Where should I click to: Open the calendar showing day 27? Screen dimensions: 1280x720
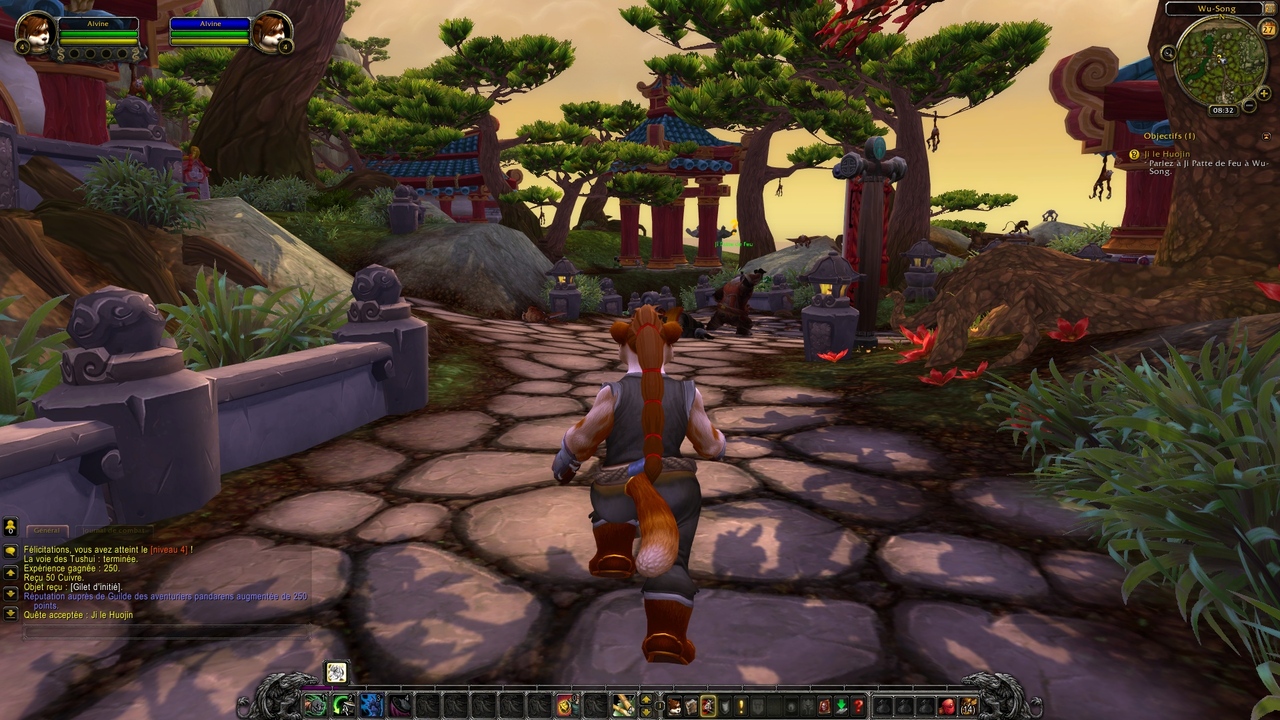pyautogui.click(x=1268, y=30)
